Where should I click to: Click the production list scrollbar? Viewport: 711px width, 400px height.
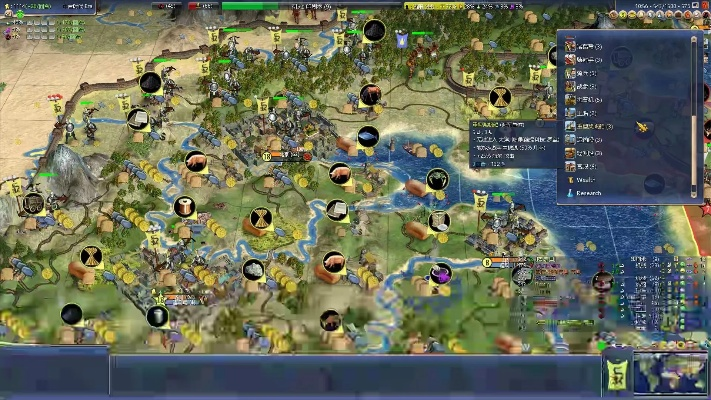coord(694,110)
